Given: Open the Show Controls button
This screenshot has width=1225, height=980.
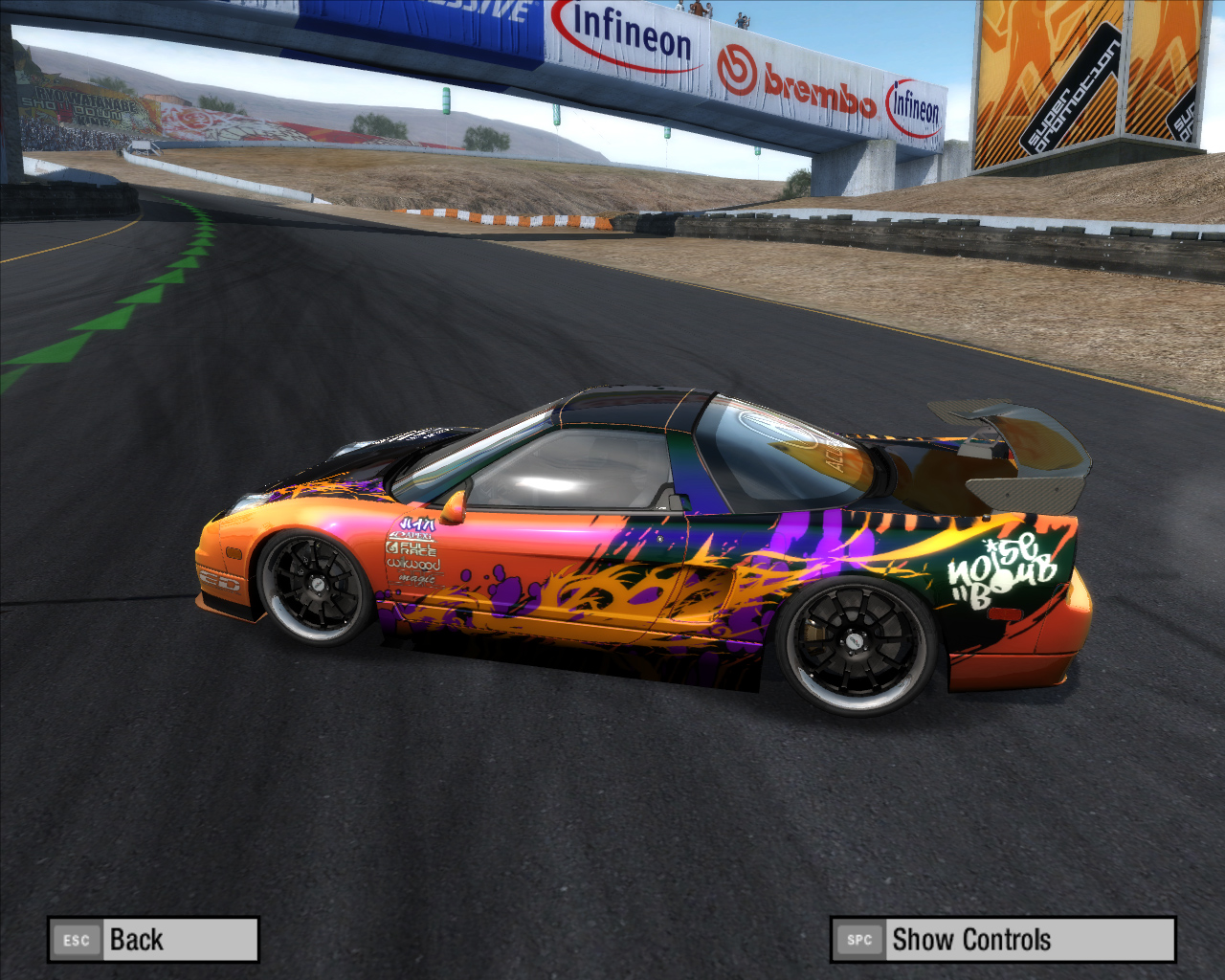Looking at the screenshot, I should pyautogui.click(x=1002, y=940).
